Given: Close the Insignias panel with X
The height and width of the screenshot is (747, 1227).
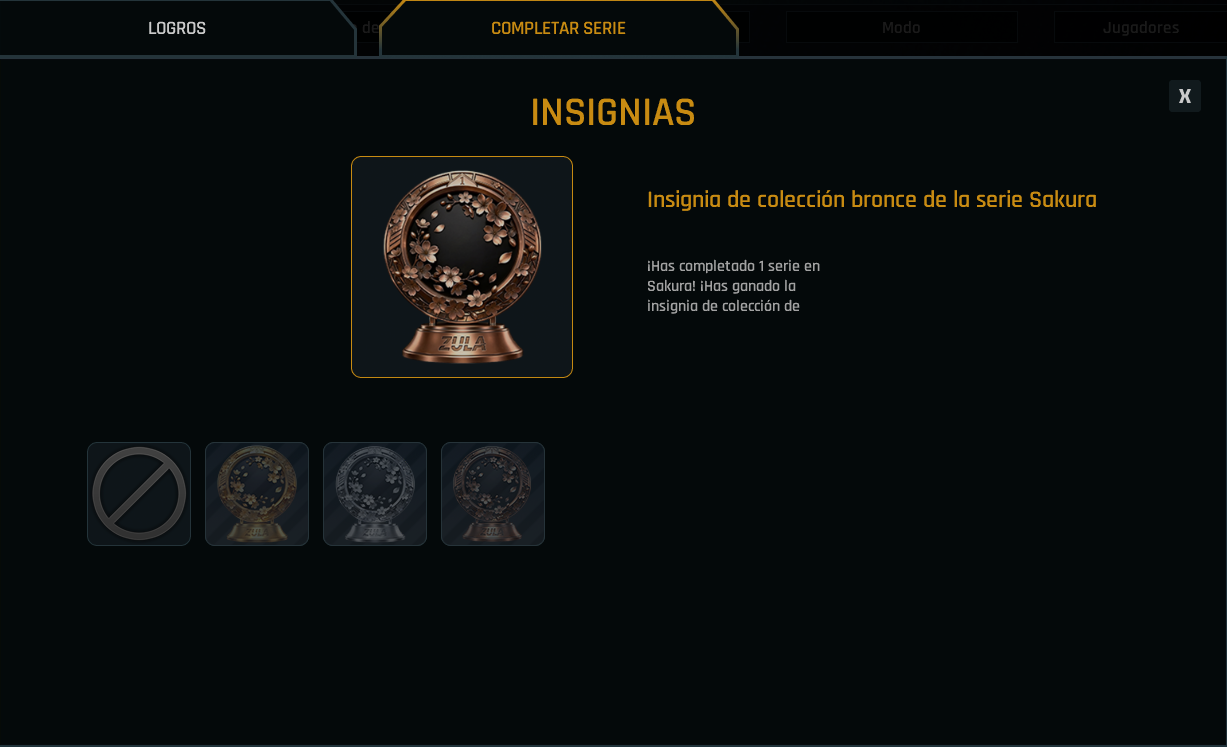Looking at the screenshot, I should (1184, 96).
